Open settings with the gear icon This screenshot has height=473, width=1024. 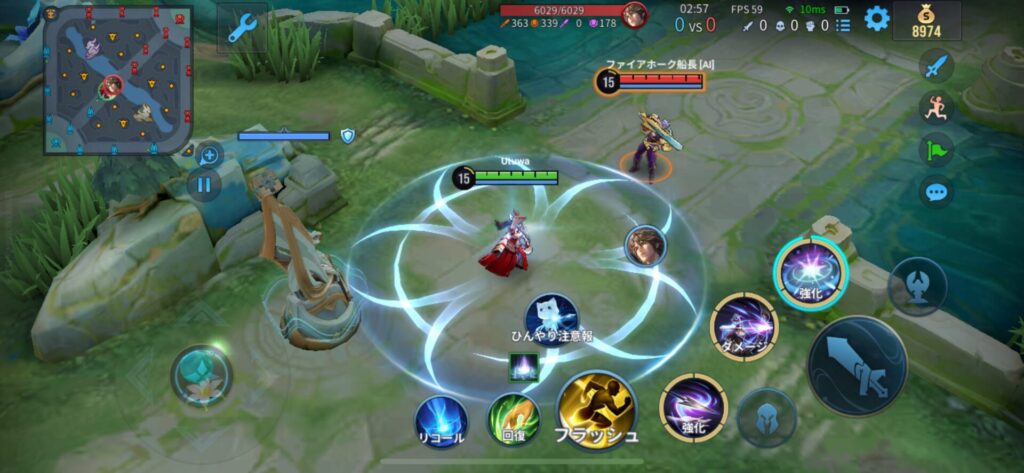point(877,18)
